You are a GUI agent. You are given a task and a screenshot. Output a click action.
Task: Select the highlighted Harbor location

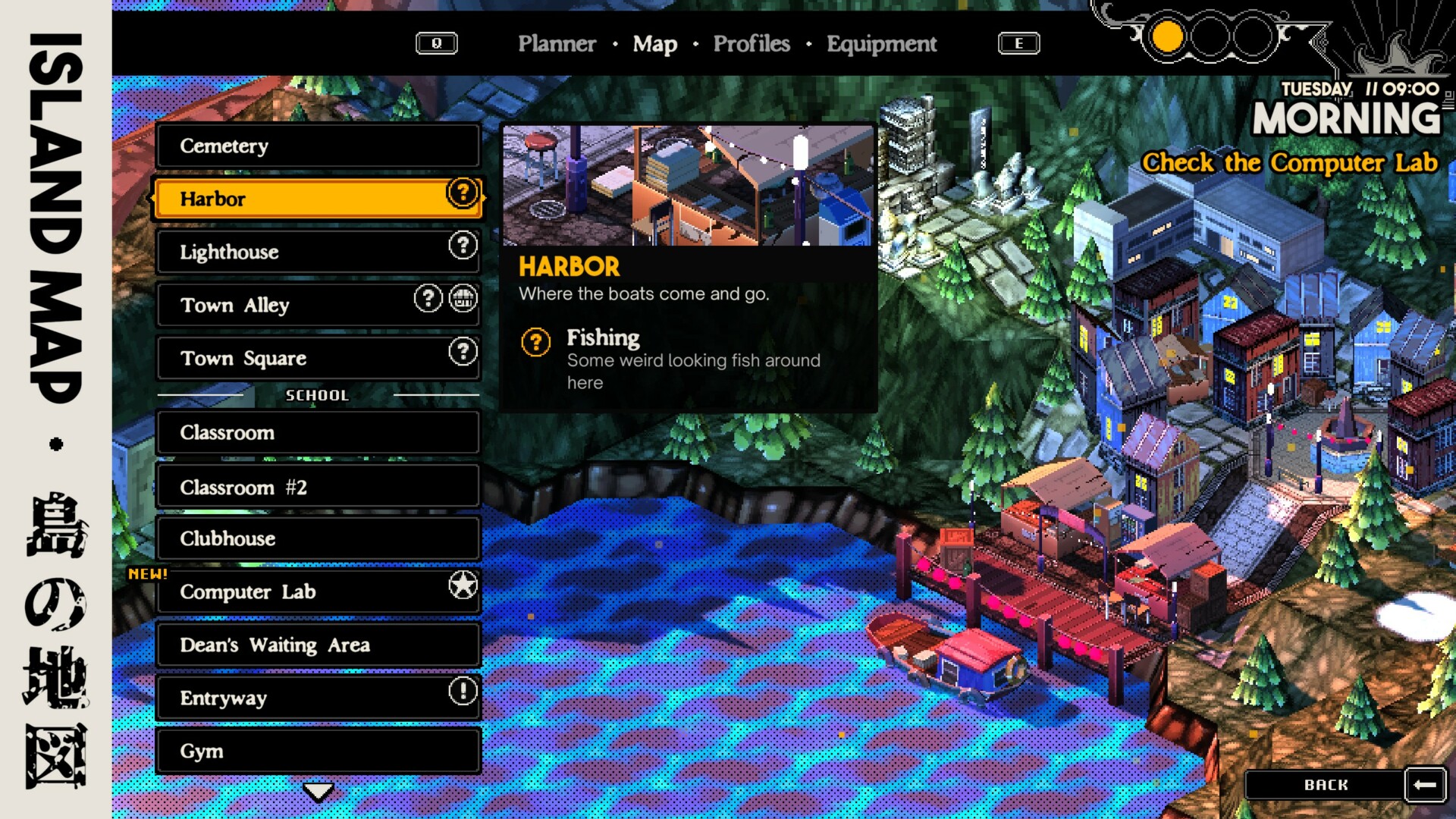coord(318,199)
